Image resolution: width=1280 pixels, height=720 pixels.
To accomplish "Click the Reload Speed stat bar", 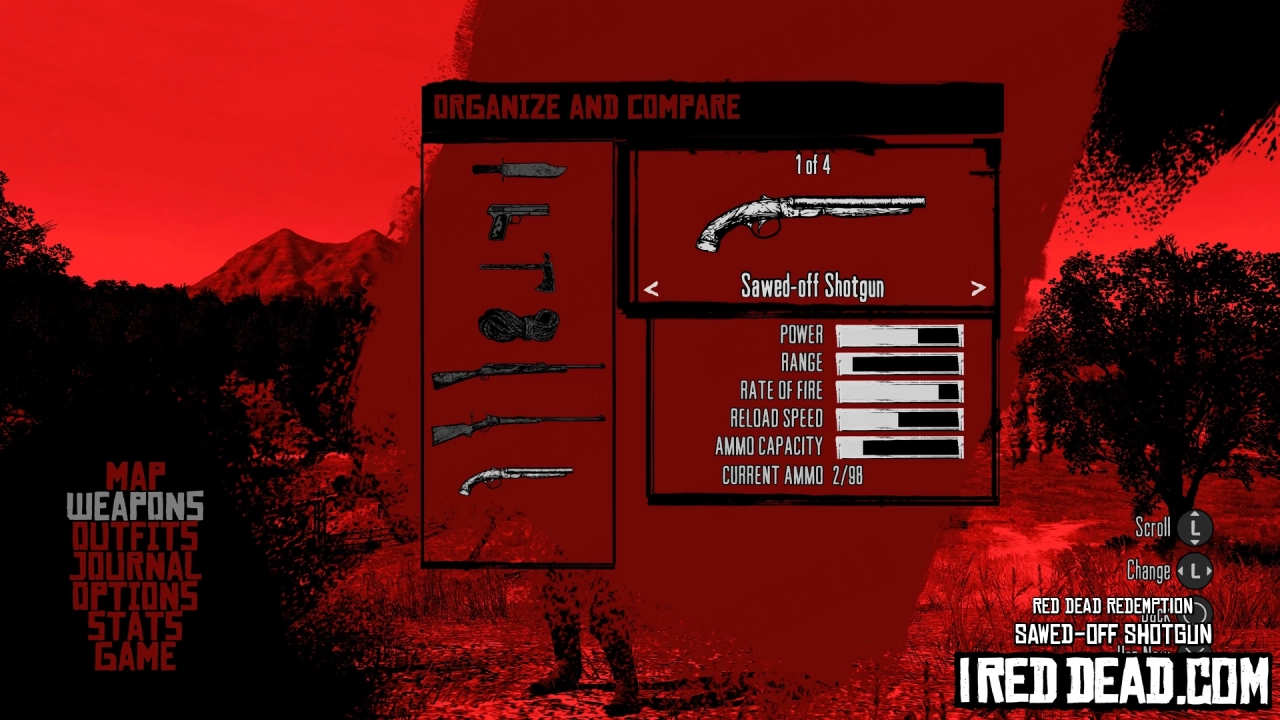I will (899, 419).
